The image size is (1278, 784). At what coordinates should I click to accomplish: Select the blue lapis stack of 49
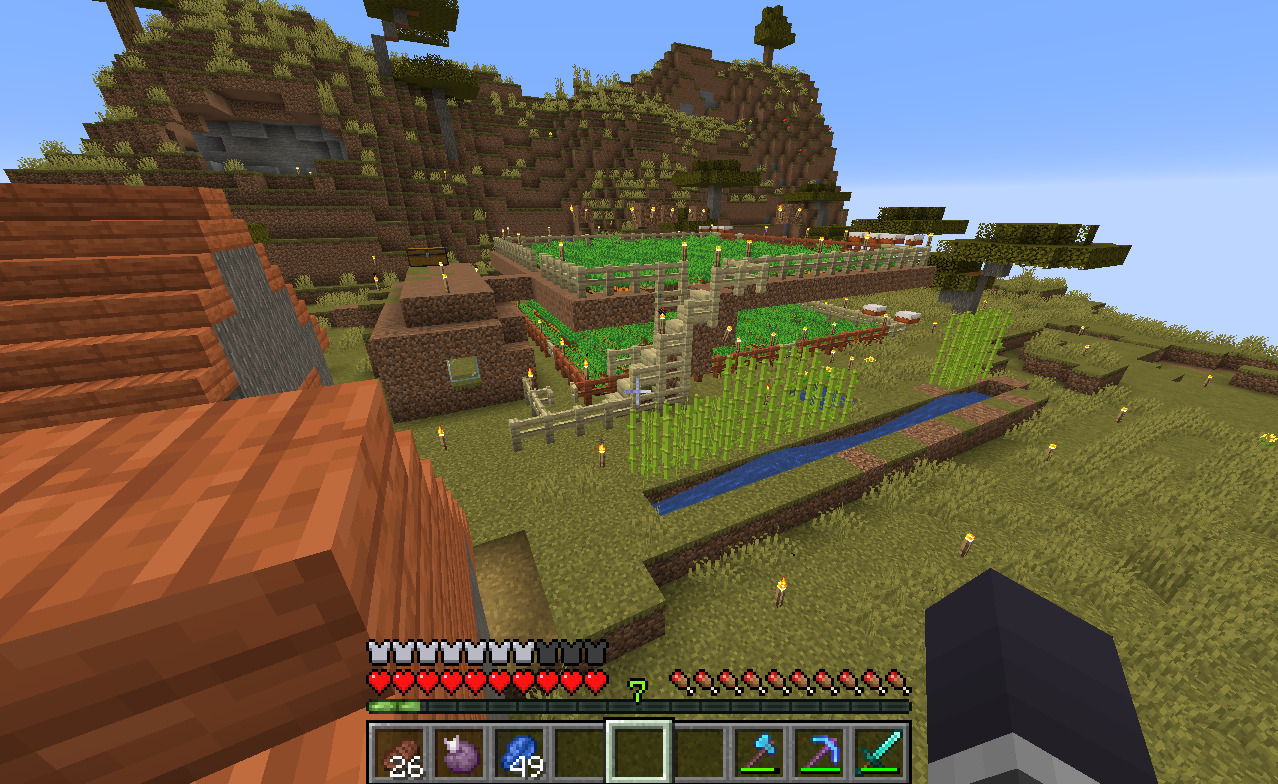tap(520, 752)
